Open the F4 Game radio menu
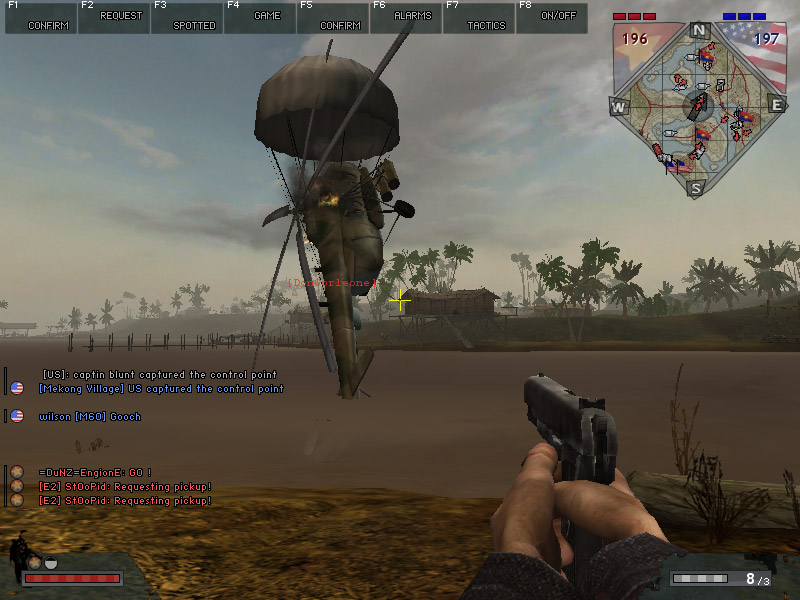The height and width of the screenshot is (600, 800). pyautogui.click(x=260, y=18)
